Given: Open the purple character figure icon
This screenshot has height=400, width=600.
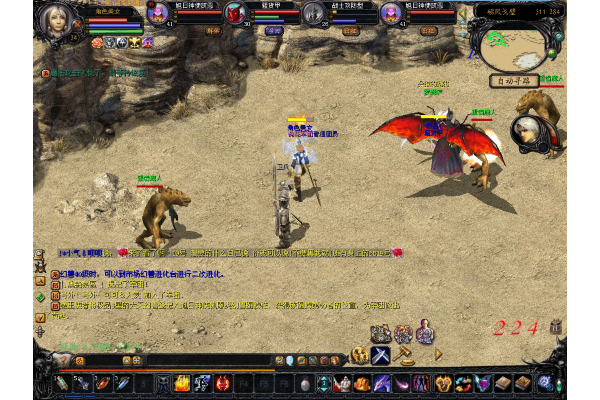Looking at the screenshot, I should point(425,334).
